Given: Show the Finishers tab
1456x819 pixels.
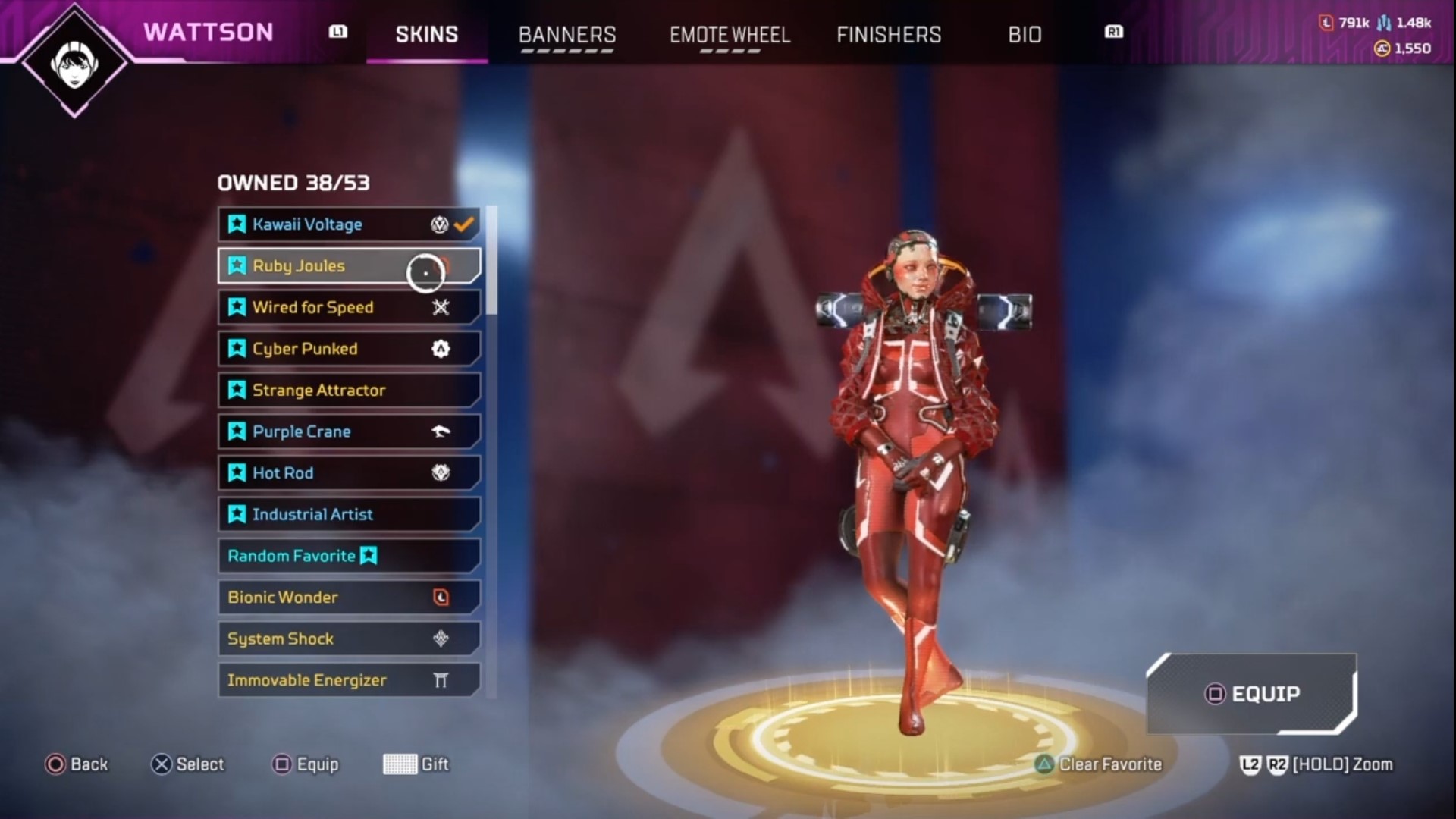Looking at the screenshot, I should click(x=889, y=35).
